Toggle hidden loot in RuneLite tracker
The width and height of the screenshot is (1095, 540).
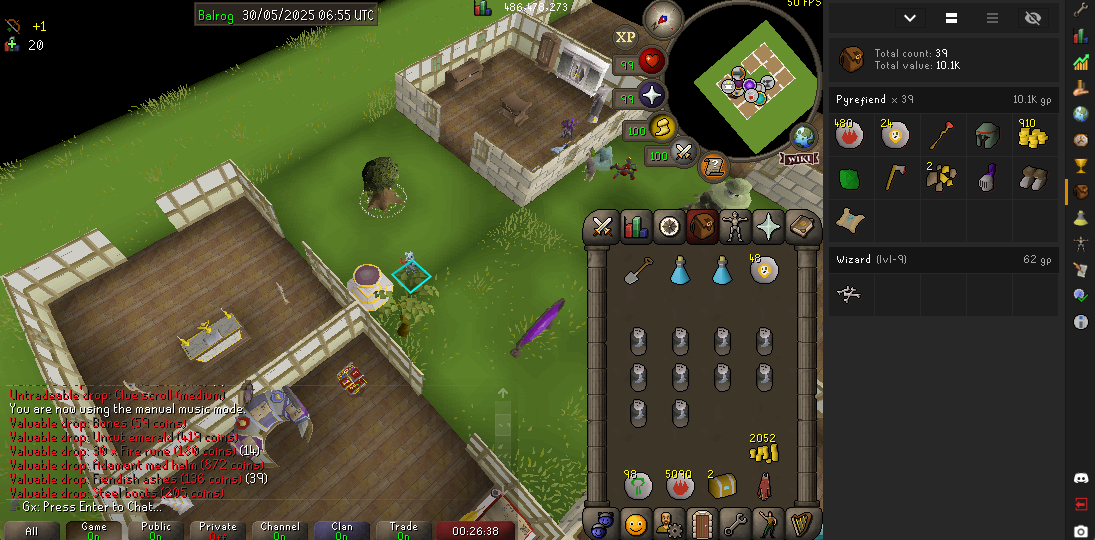tap(1033, 18)
